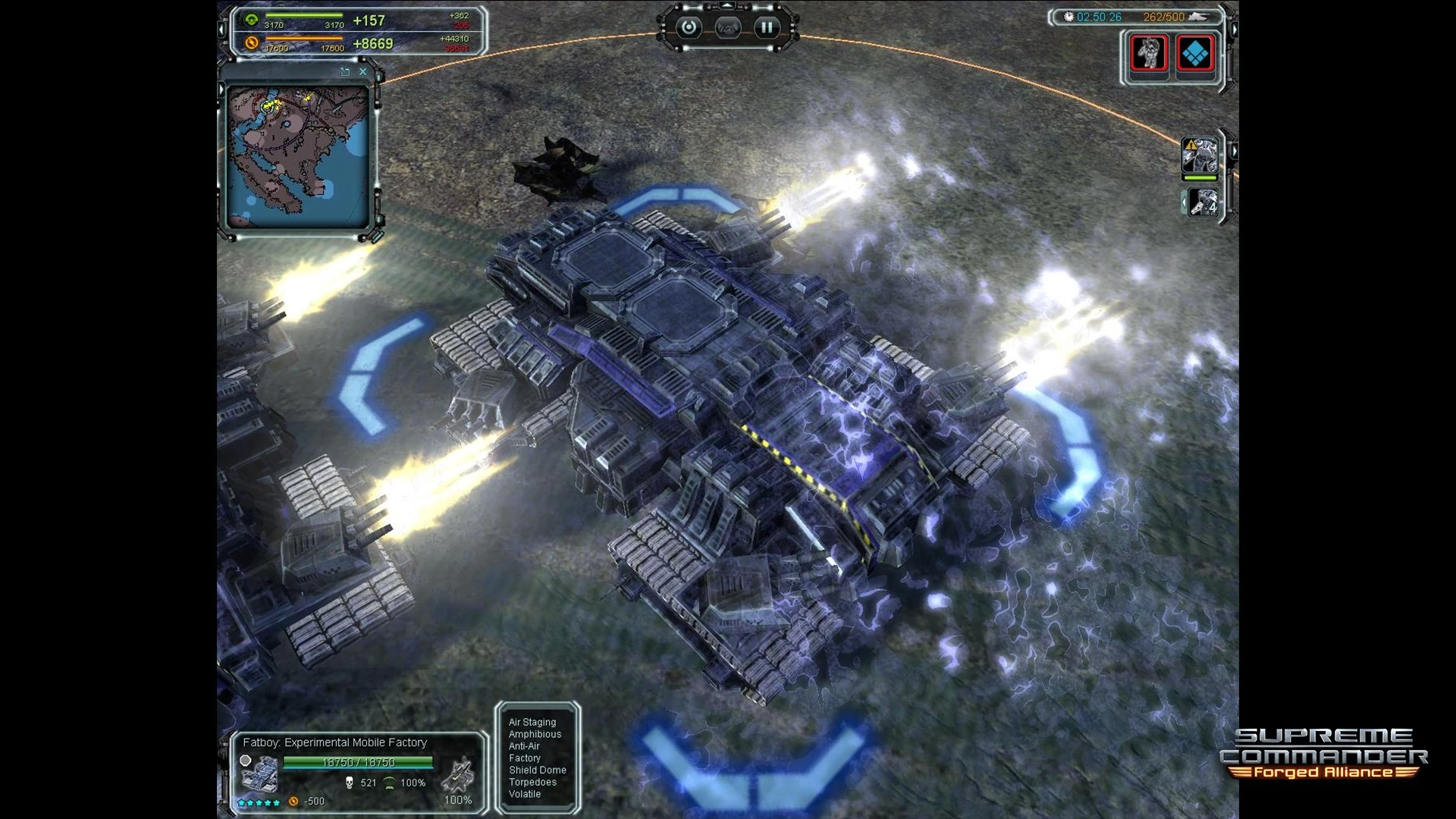Viewport: 1456px width, 819px height.
Task: Click the energy resource icon
Action: [x=252, y=43]
